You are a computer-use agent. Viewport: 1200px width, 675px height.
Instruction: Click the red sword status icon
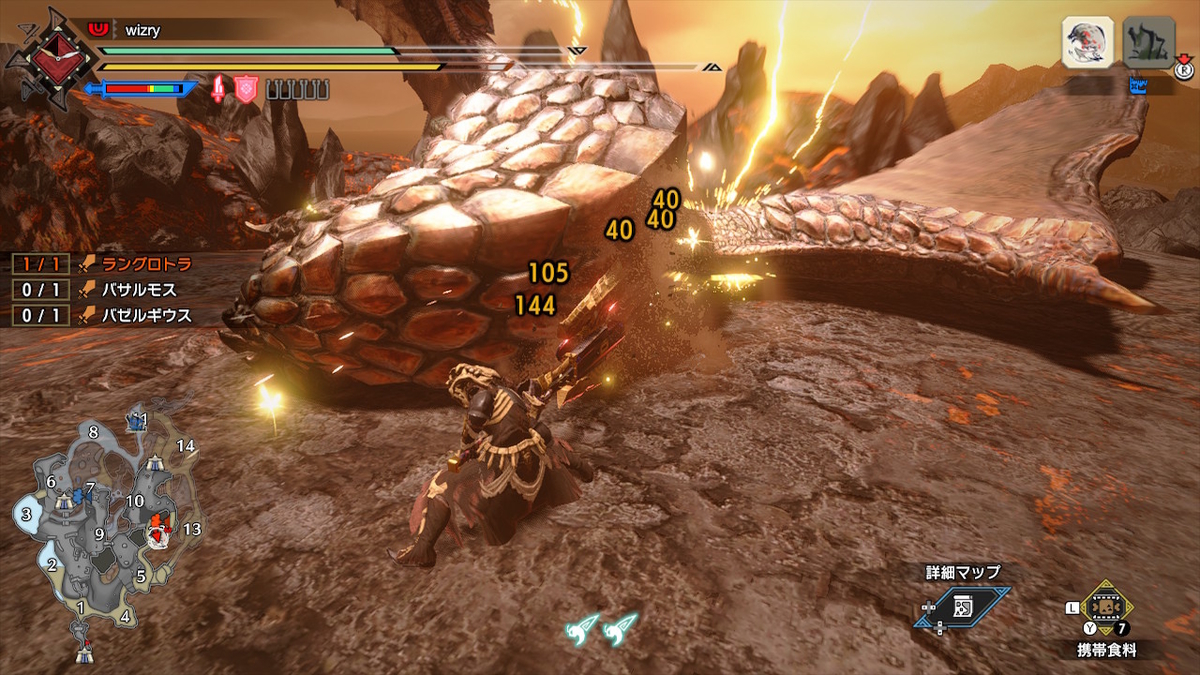click(x=217, y=90)
